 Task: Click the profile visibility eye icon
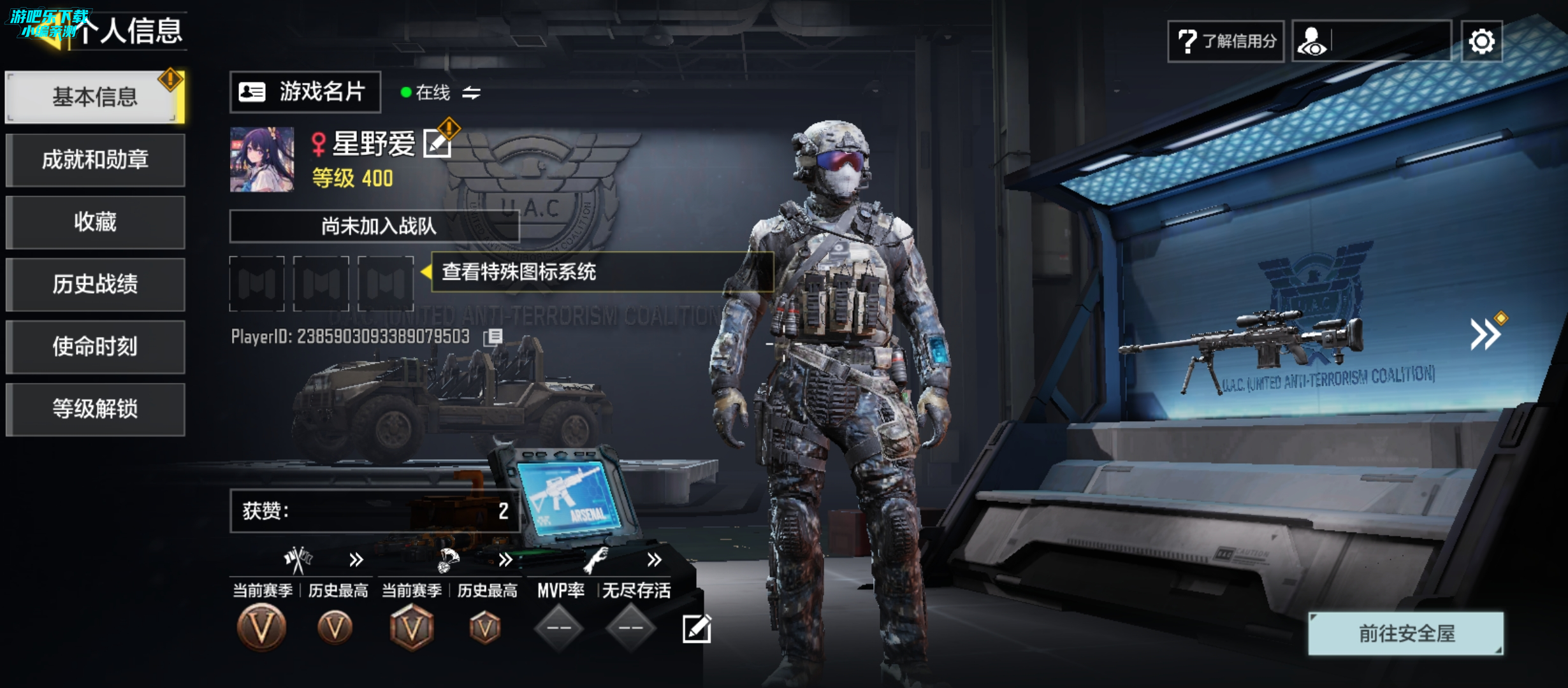(x=1312, y=41)
